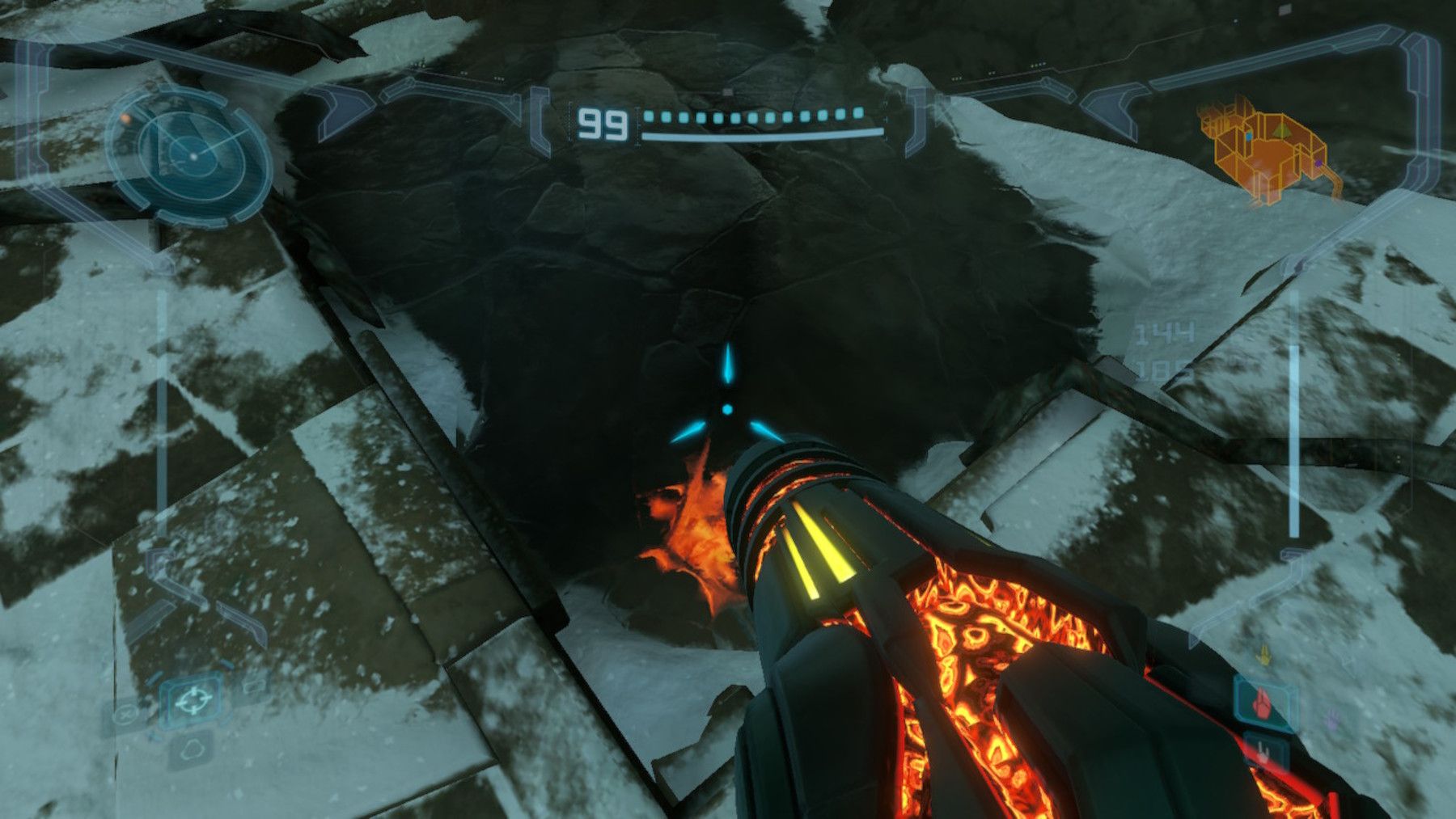The image size is (1456, 819).
Task: Select the Scan Visor icon
Action: tap(192, 749)
